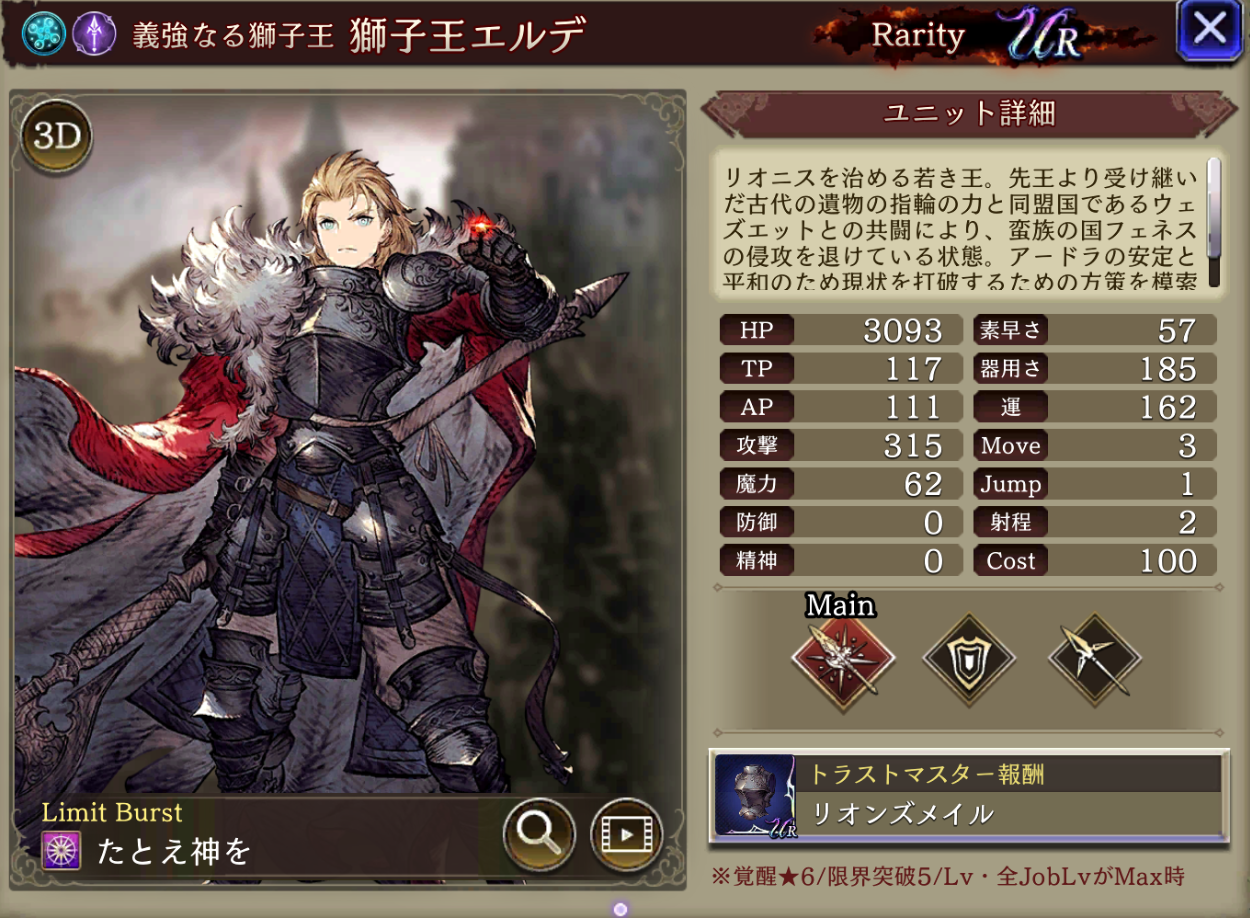
Task: Open the magnifying glass artwork zoom
Action: pyautogui.click(x=539, y=833)
